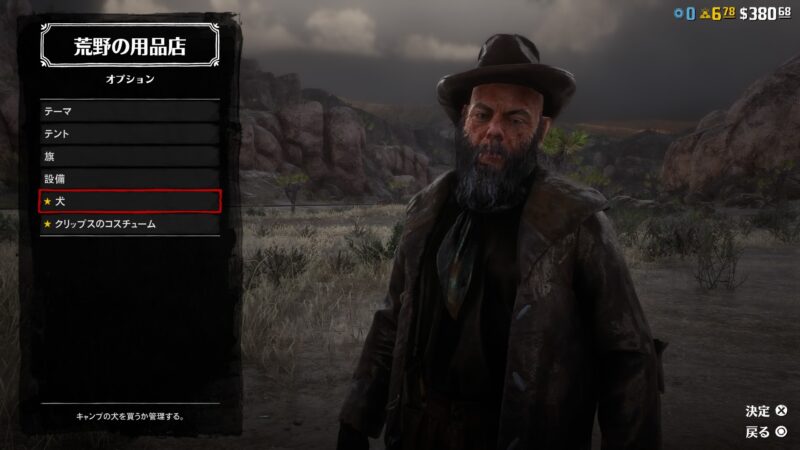Open the テーマ menu entry
This screenshot has width=800, height=450.
[x=129, y=111]
